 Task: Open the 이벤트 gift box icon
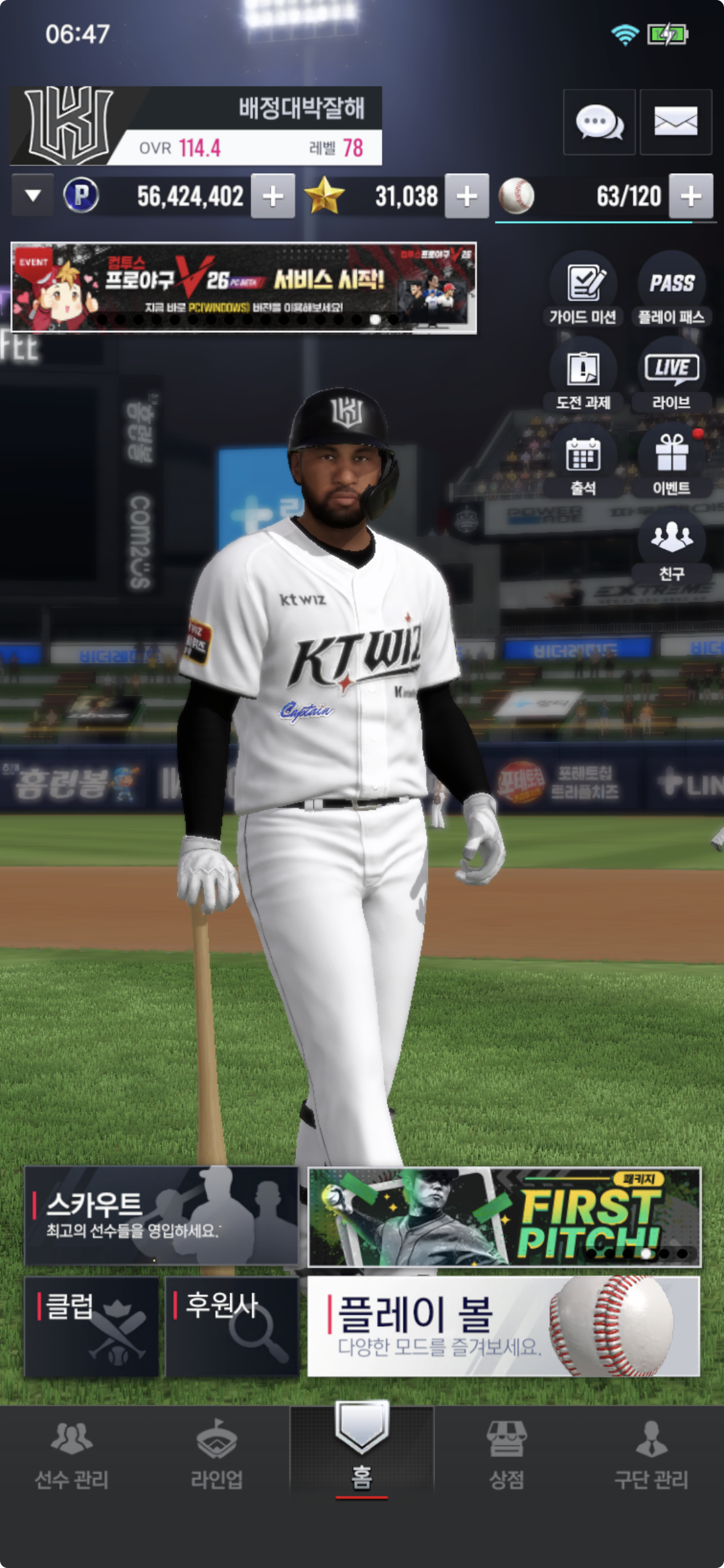[x=671, y=461]
